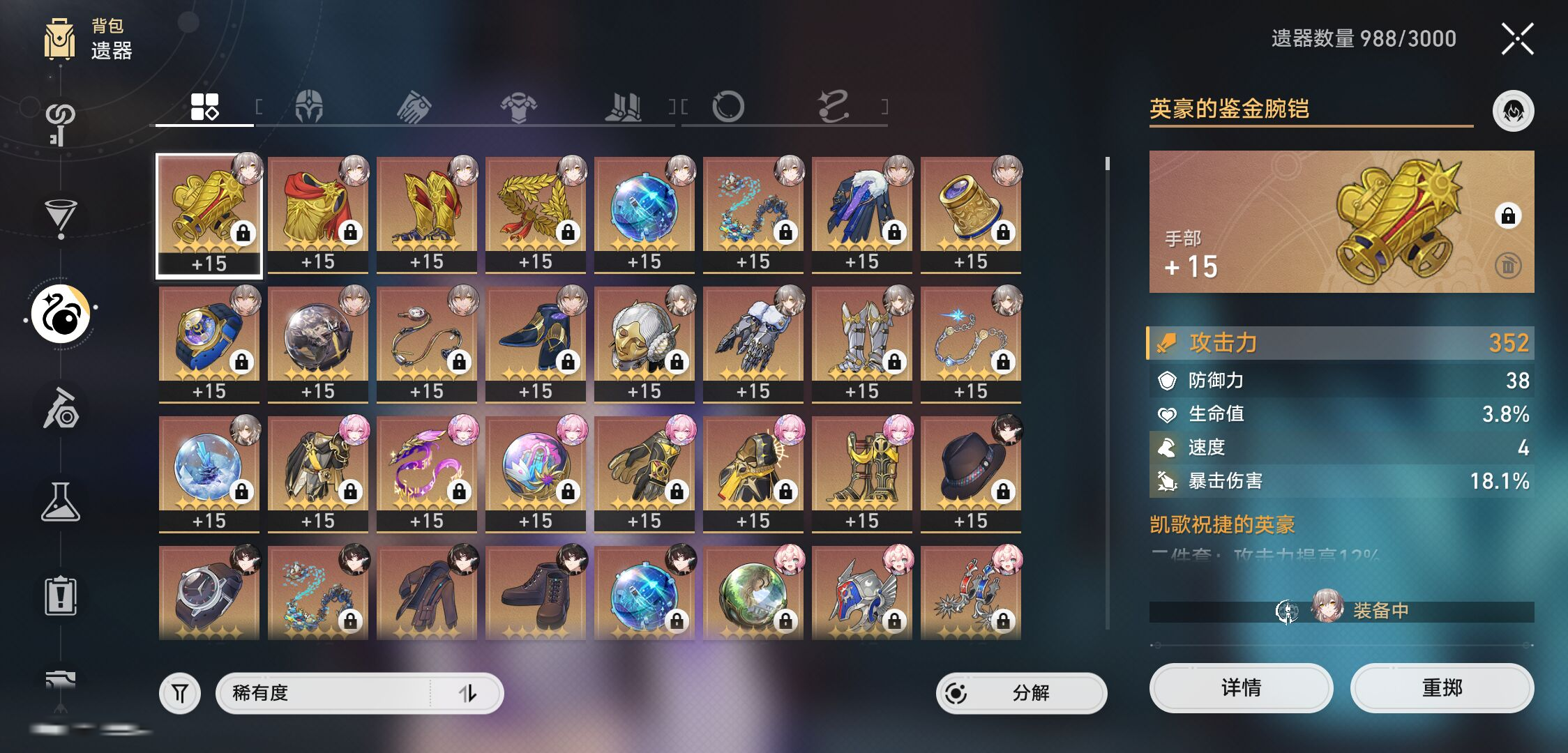The image size is (1568, 753).
Task: Switch to the head relic tab
Action: pos(309,107)
